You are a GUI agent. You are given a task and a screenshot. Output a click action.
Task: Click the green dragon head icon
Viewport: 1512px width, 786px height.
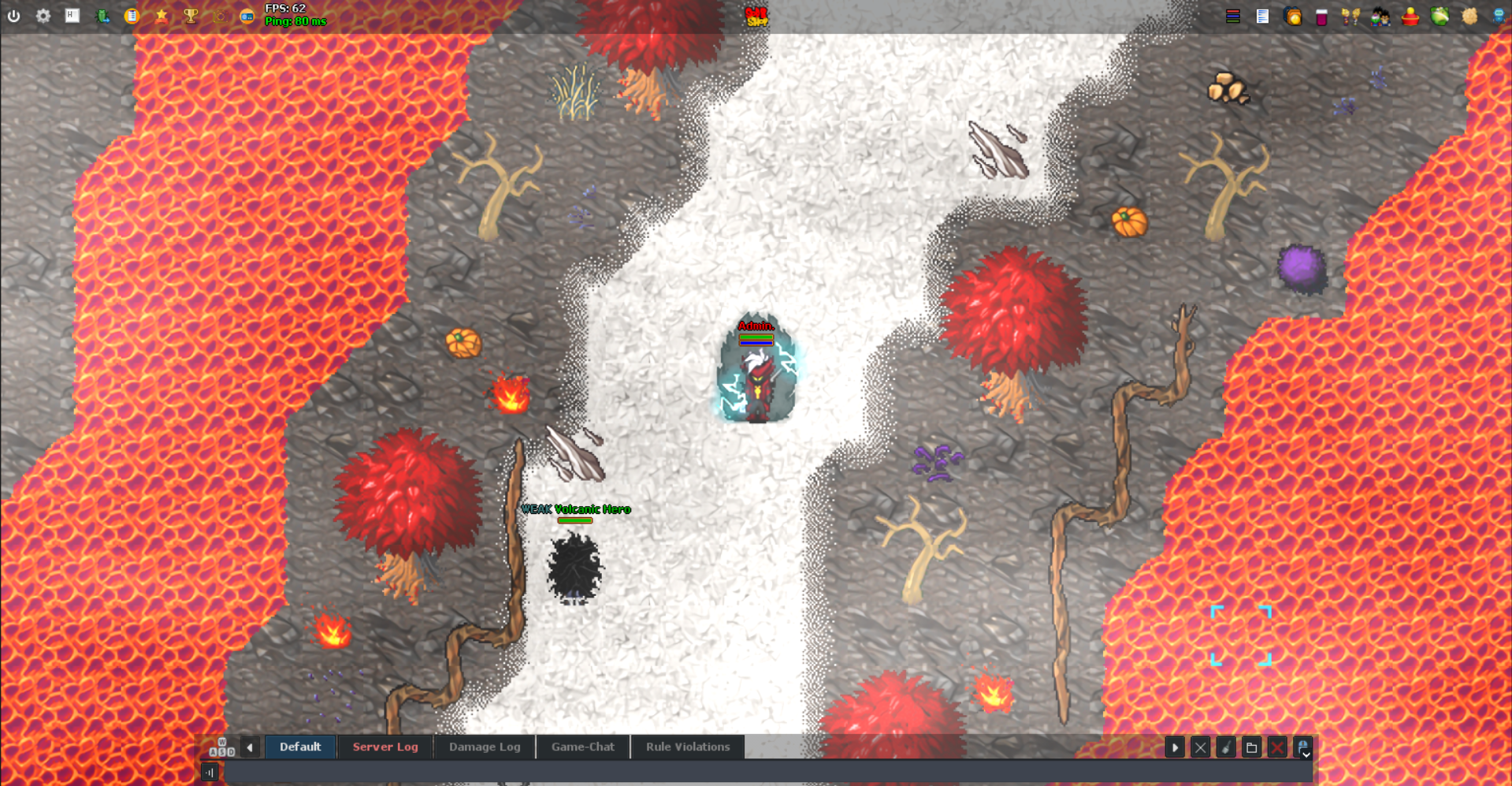click(x=1440, y=17)
